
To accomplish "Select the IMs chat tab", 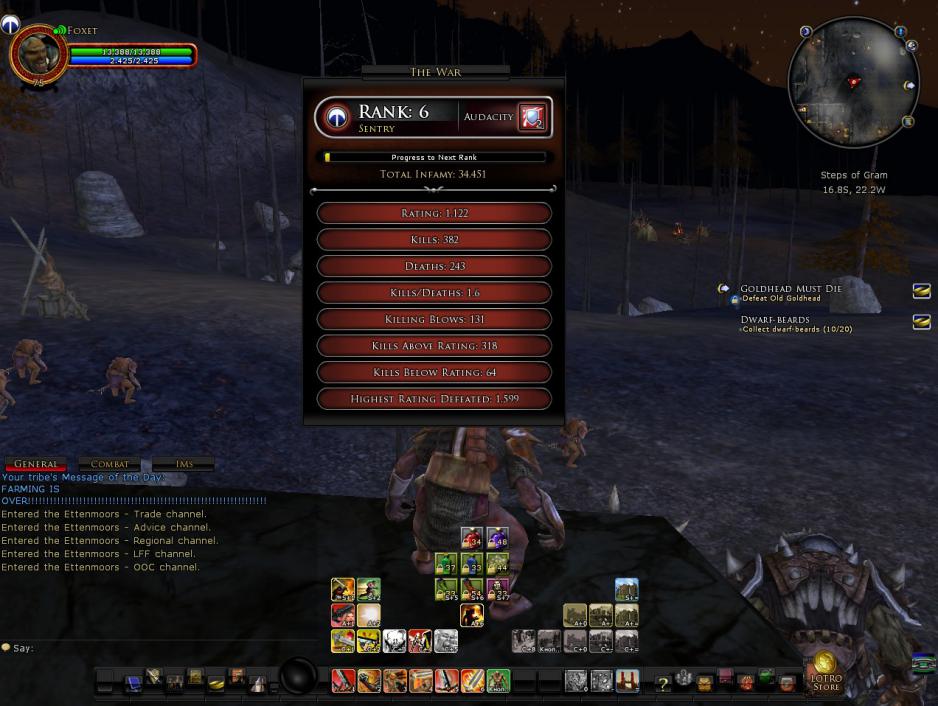I will click(x=183, y=464).
